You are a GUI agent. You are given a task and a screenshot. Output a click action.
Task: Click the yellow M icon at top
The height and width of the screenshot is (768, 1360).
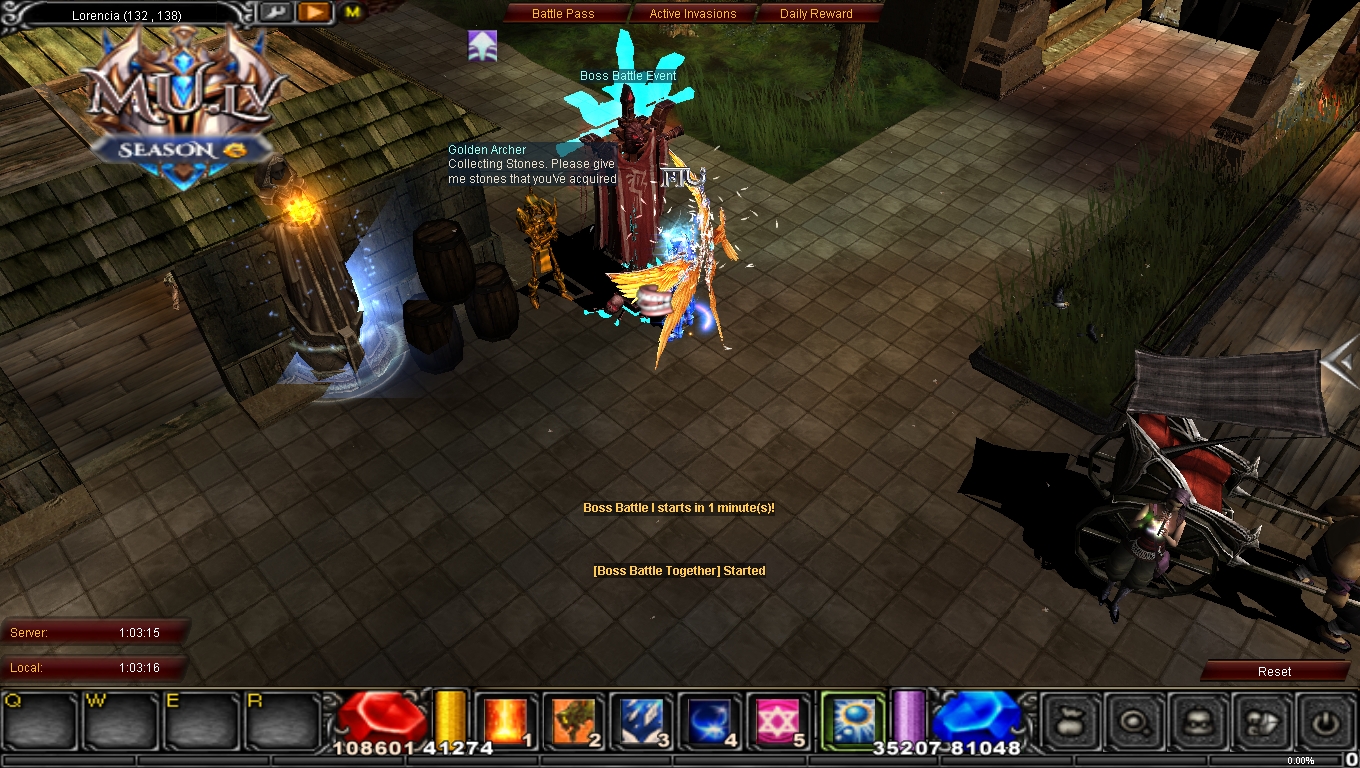pyautogui.click(x=351, y=13)
